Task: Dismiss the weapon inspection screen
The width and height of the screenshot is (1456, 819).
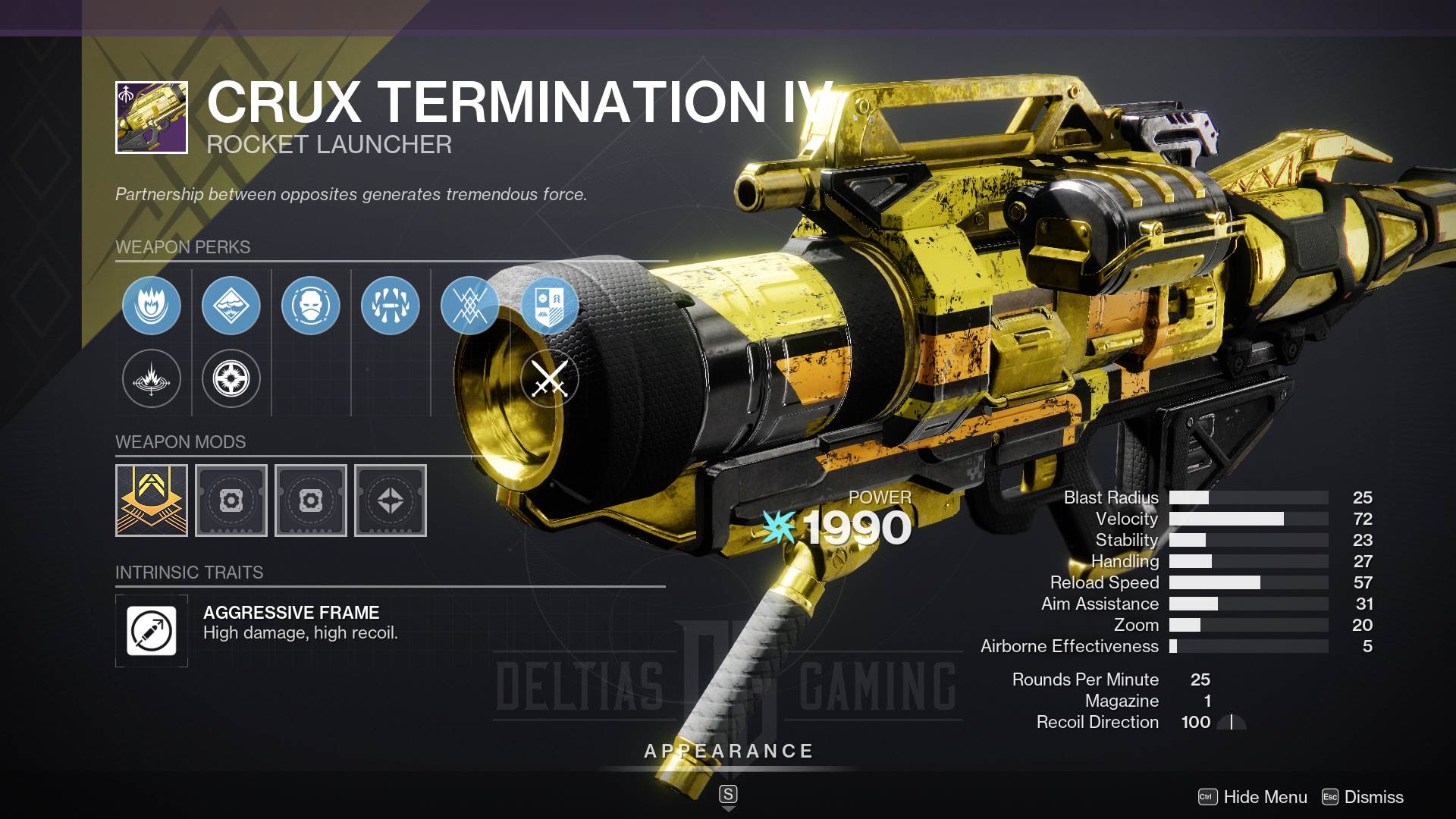Action: [1373, 797]
